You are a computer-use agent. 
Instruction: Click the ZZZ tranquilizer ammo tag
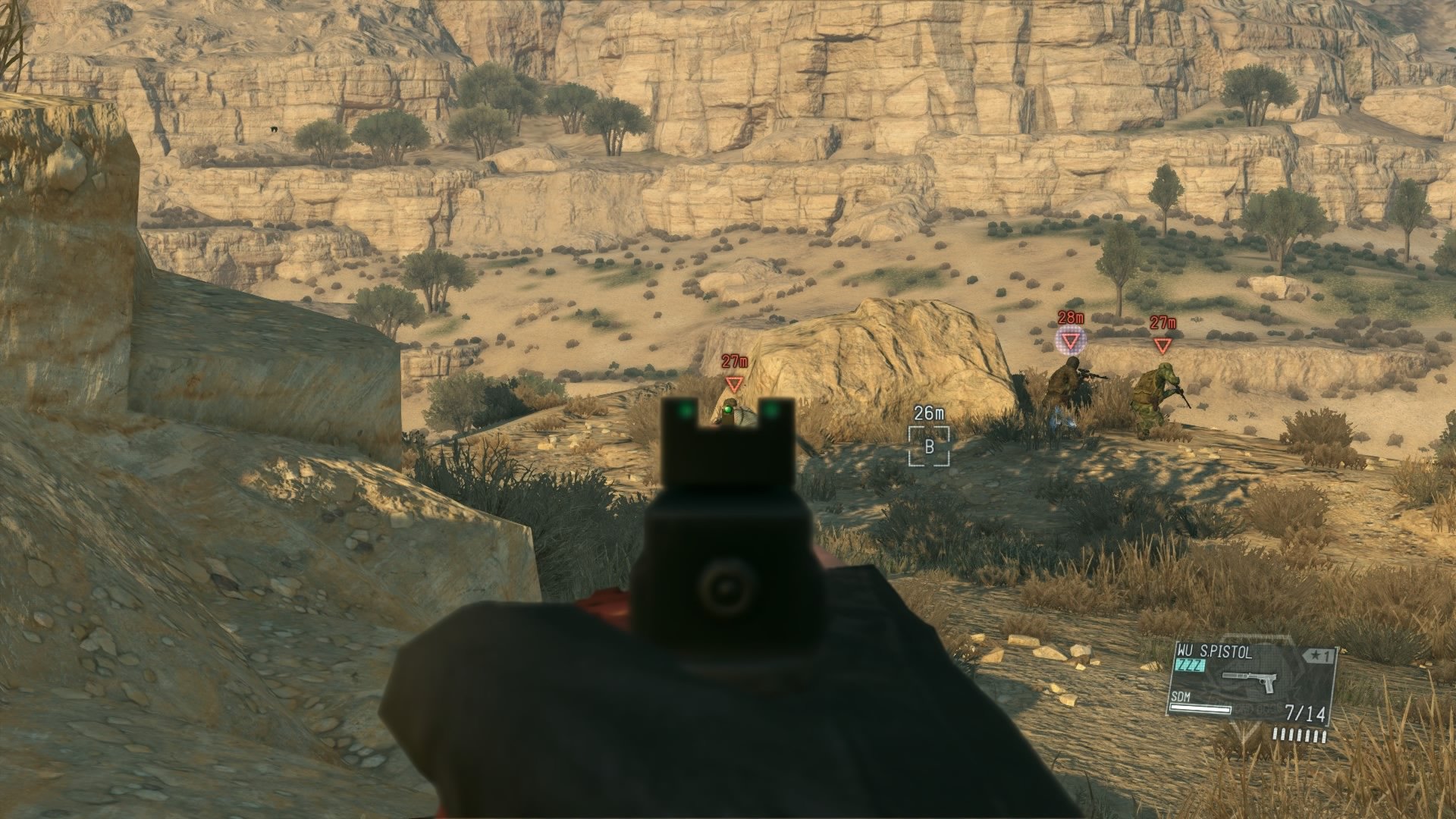pyautogui.click(x=1190, y=664)
